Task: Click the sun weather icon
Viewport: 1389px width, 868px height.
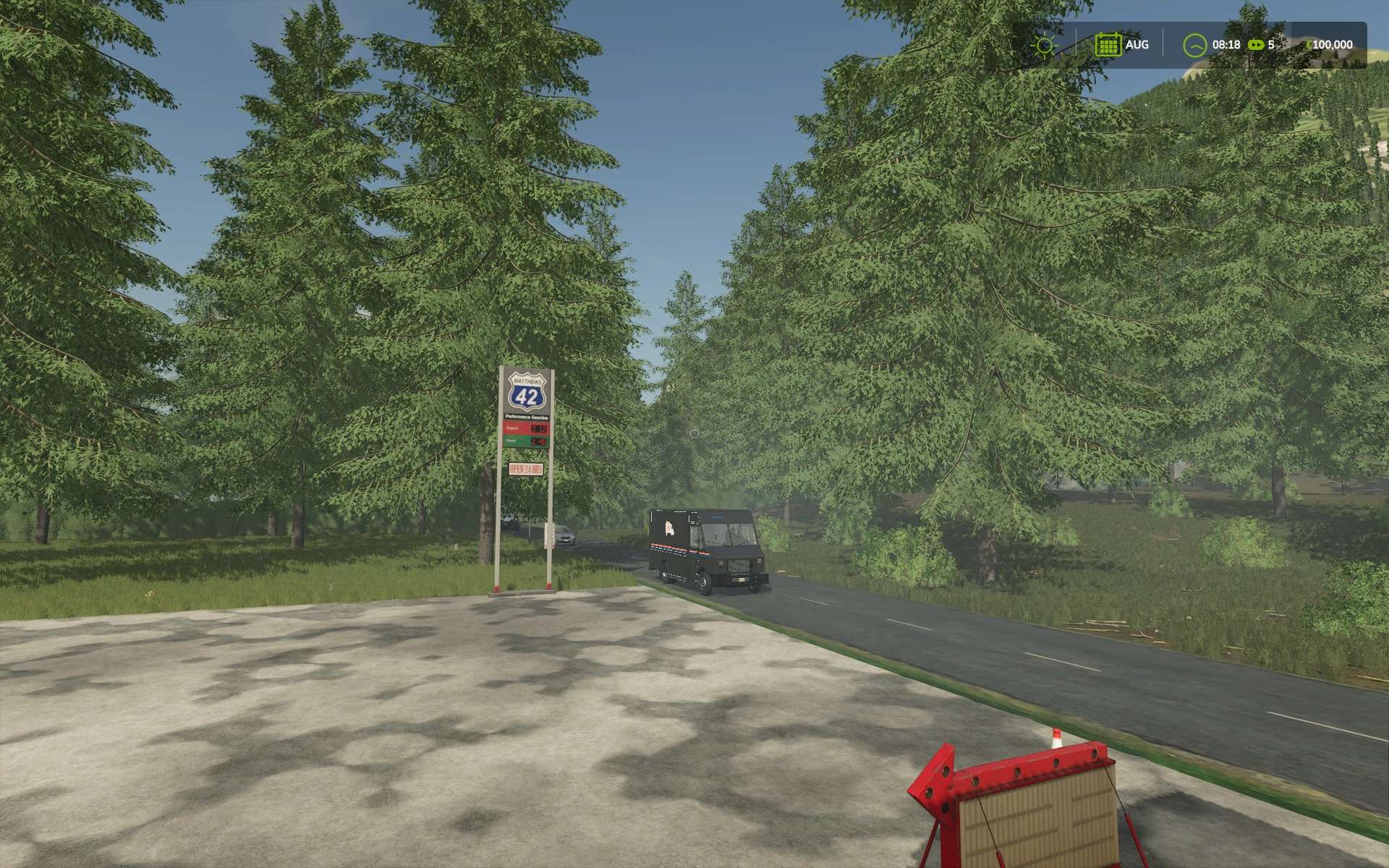Action: 1044,45
